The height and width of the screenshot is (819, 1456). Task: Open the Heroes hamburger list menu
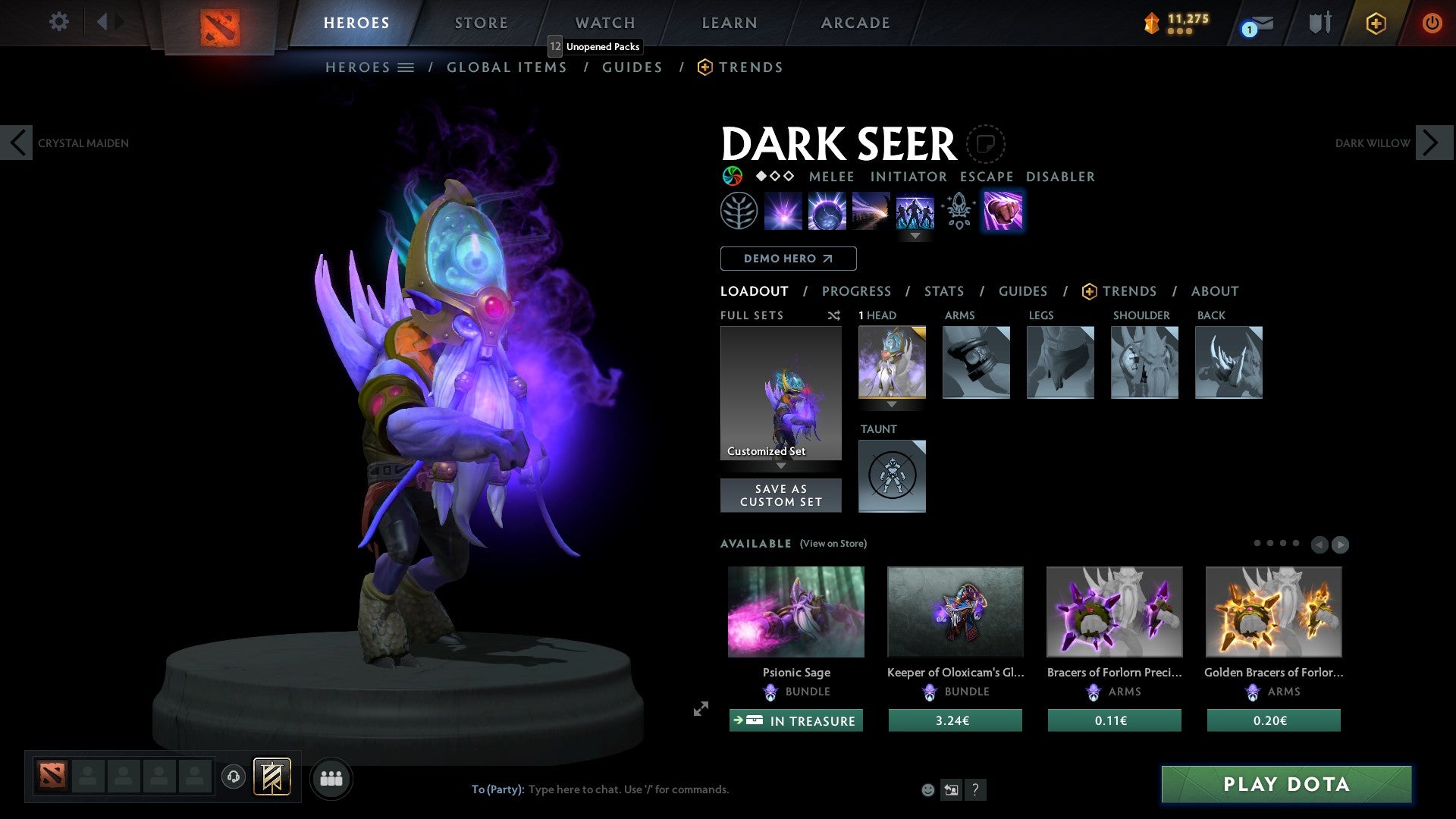(407, 67)
